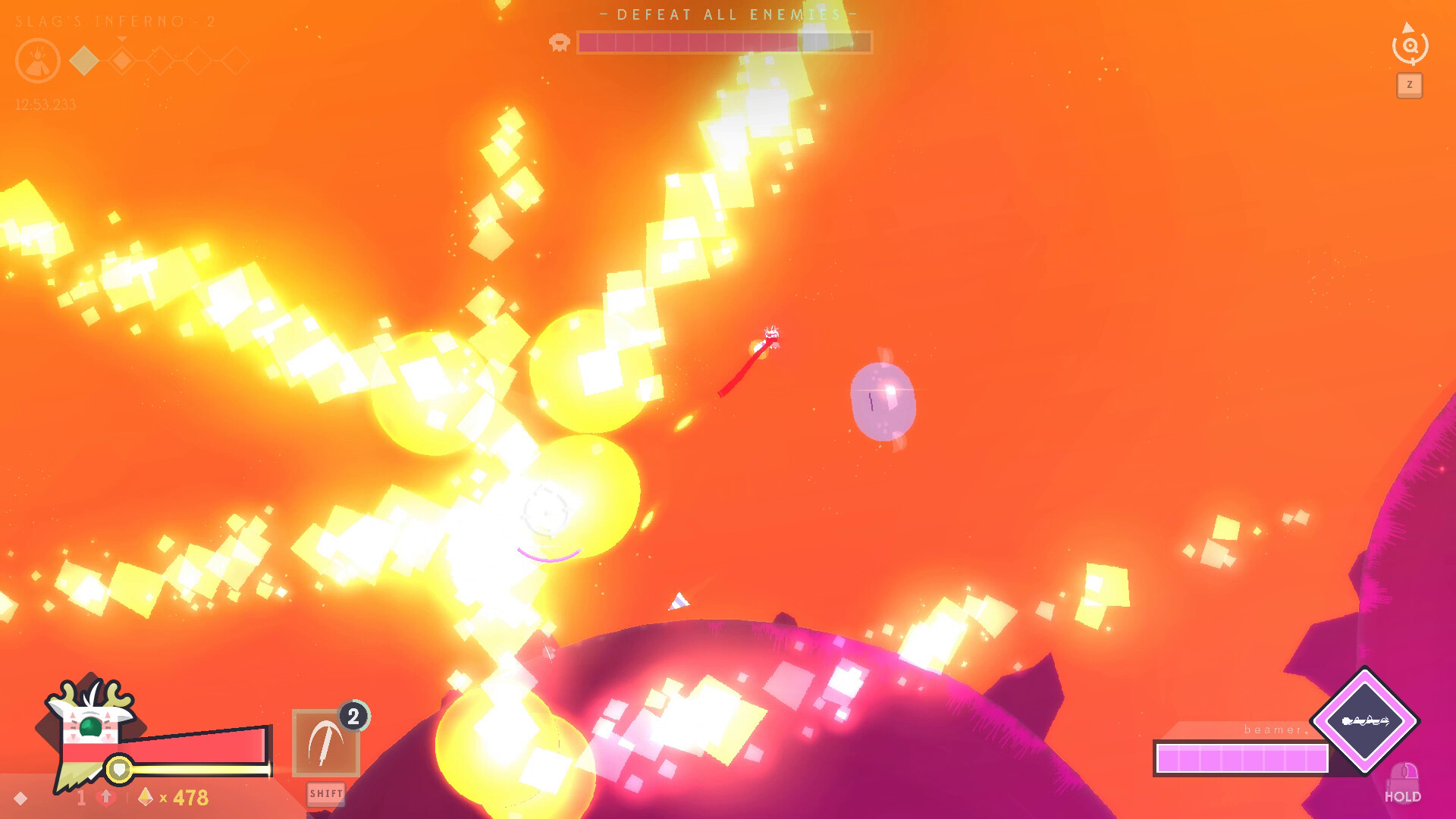Click the pink beamer charge bar
Viewport: 1456px width, 819px height.
[1241, 758]
